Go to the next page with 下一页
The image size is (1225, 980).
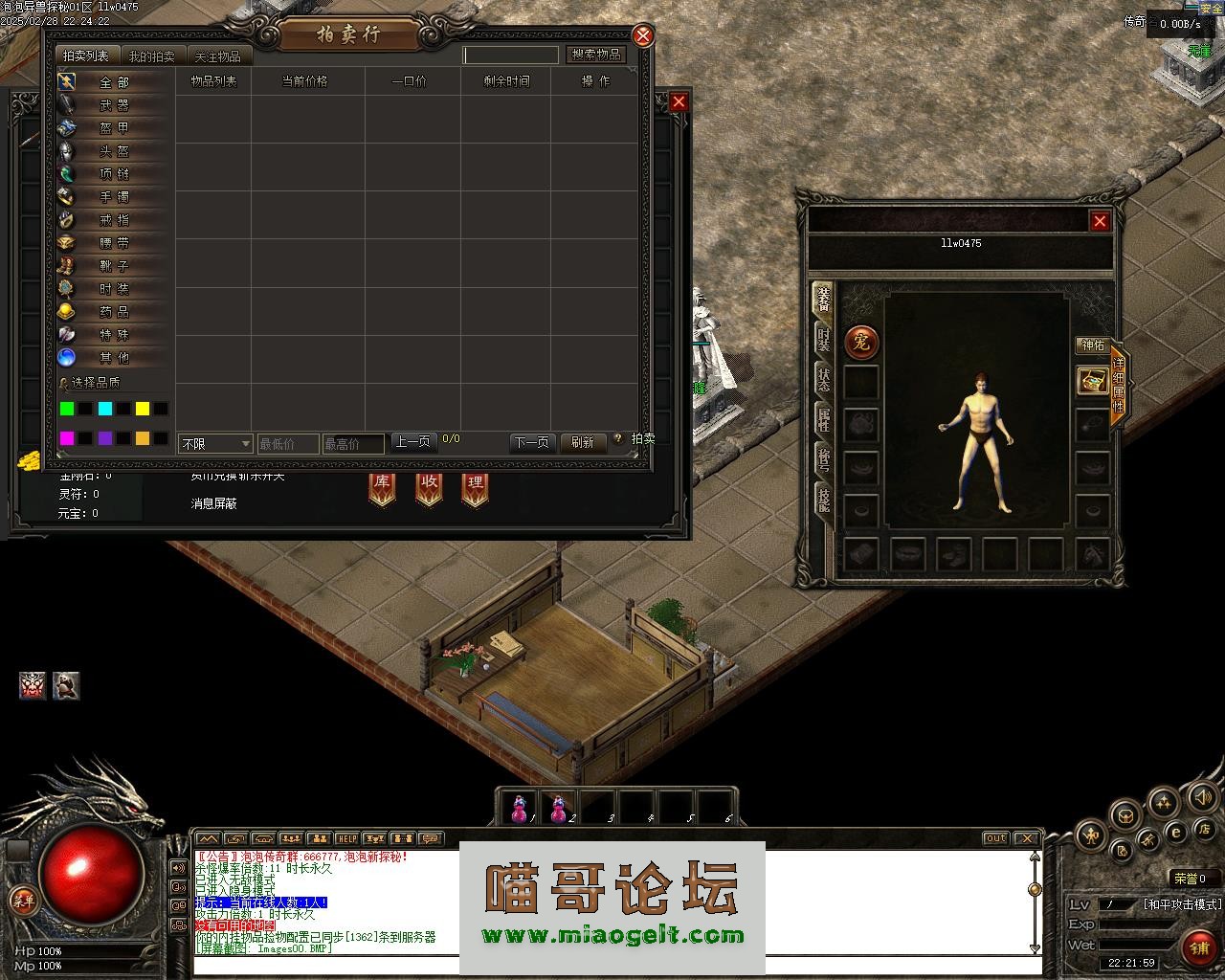click(531, 442)
